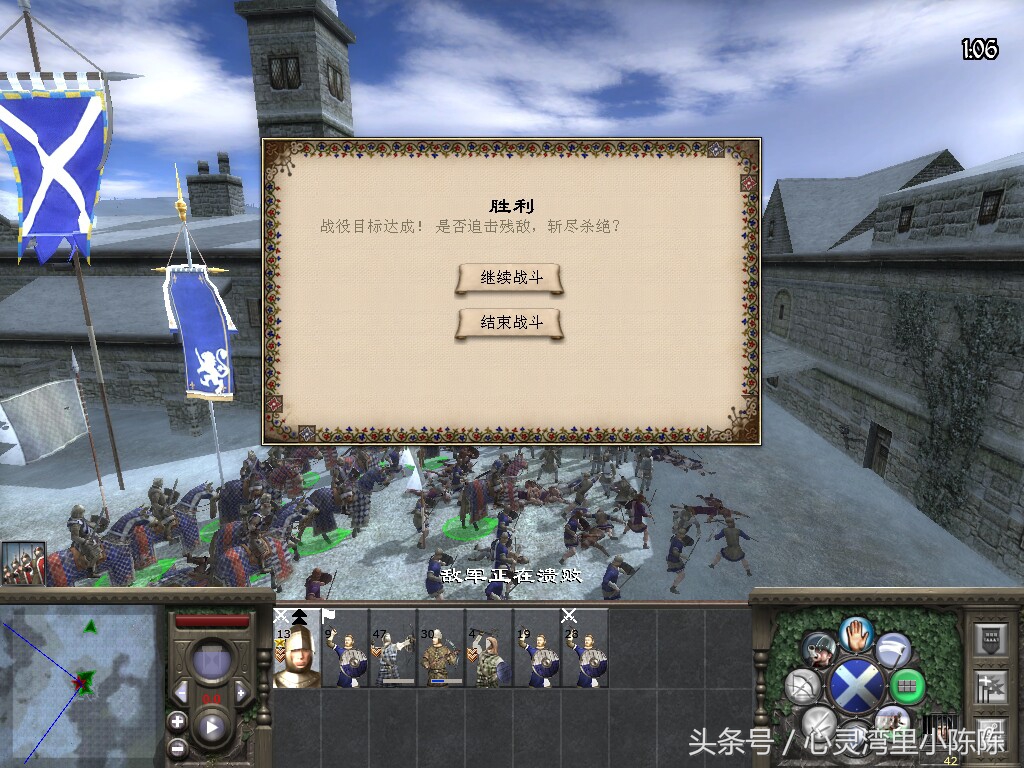This screenshot has width=1024, height=768.
Task: Click the helmeted soldier order icon
Action: pyautogui.click(x=819, y=650)
